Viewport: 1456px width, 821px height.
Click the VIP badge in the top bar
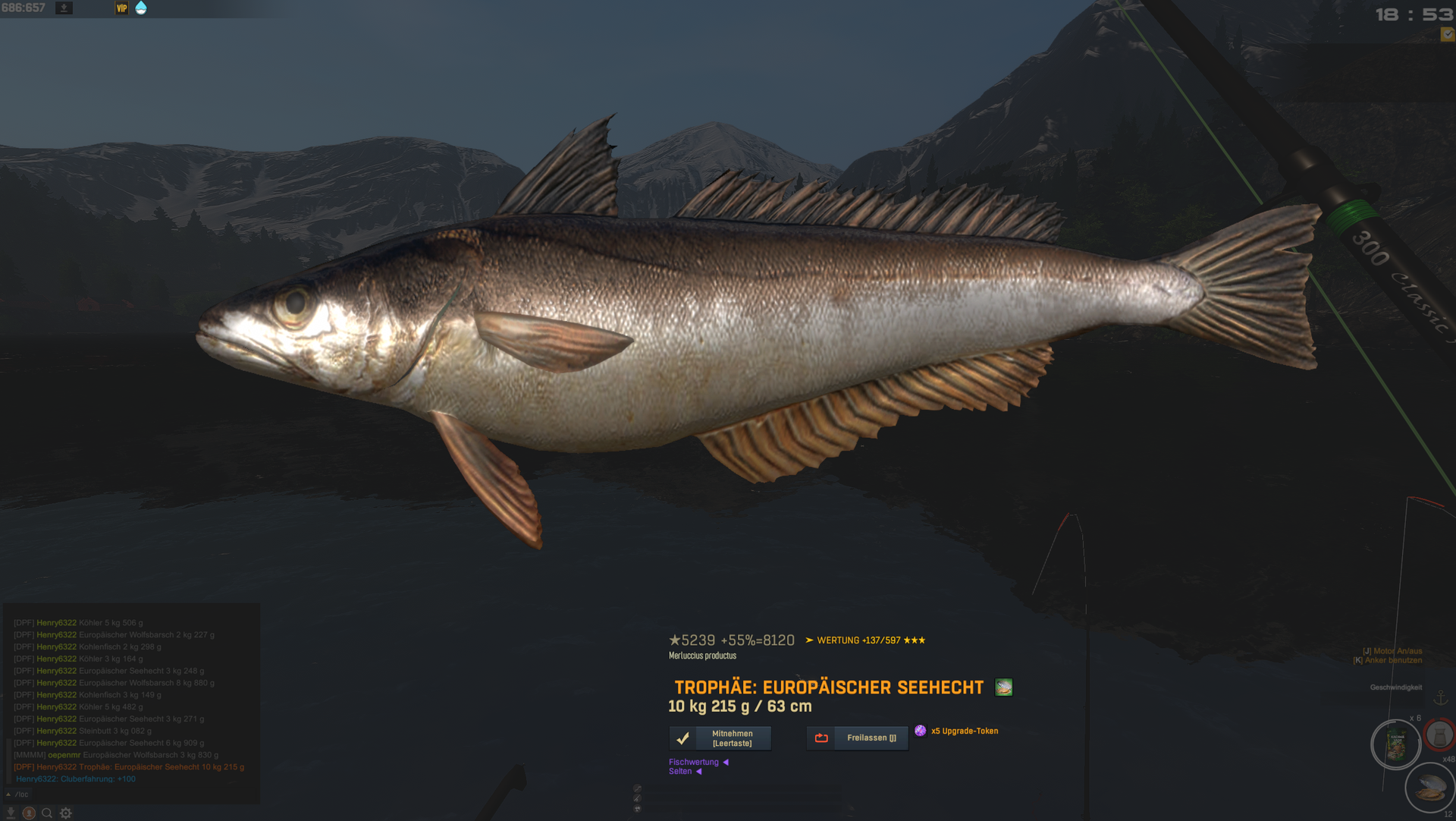click(121, 8)
